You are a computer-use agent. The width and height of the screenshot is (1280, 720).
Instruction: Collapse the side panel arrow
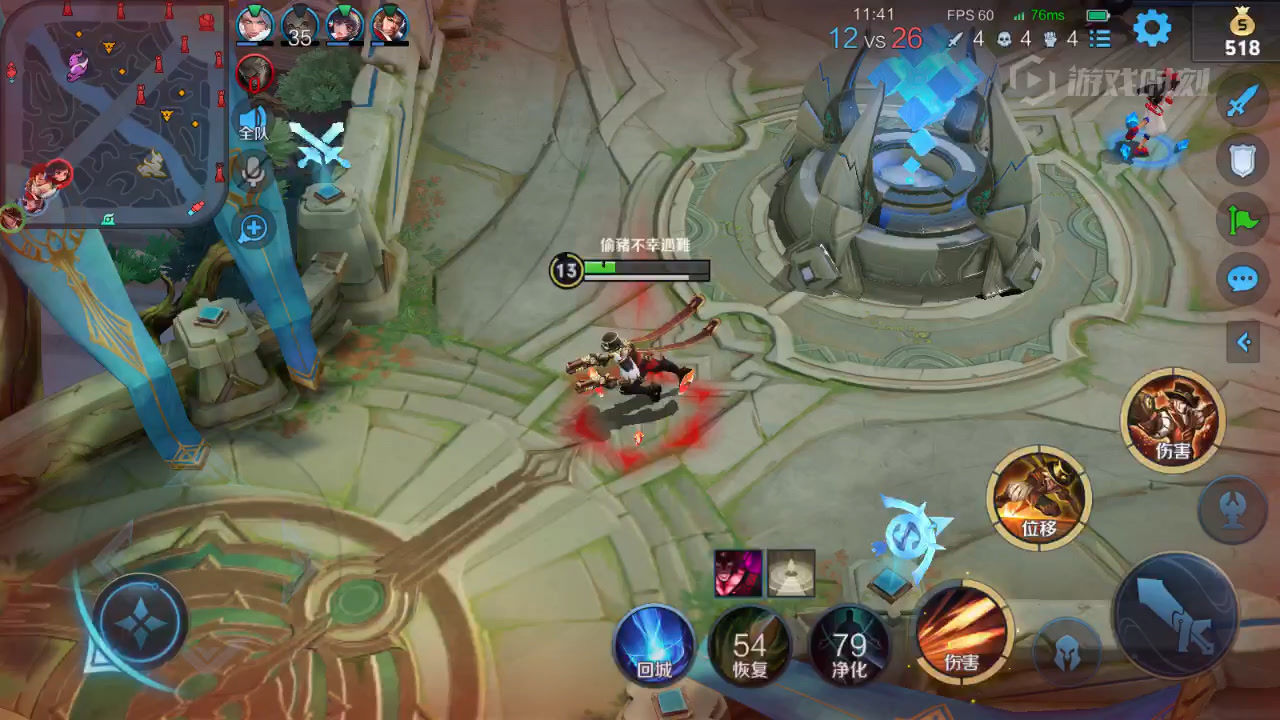1243,343
